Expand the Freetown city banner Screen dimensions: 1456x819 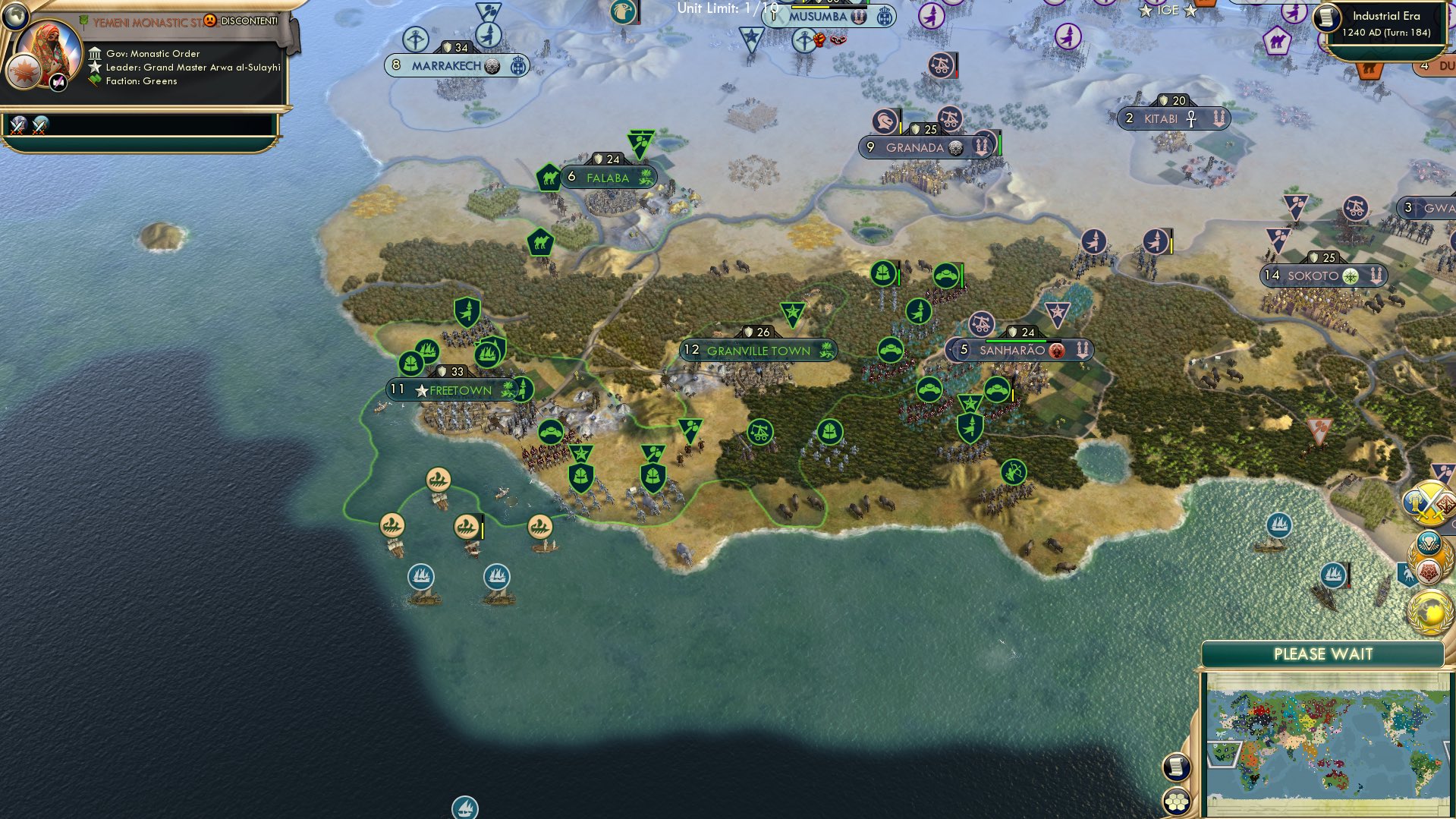click(451, 389)
